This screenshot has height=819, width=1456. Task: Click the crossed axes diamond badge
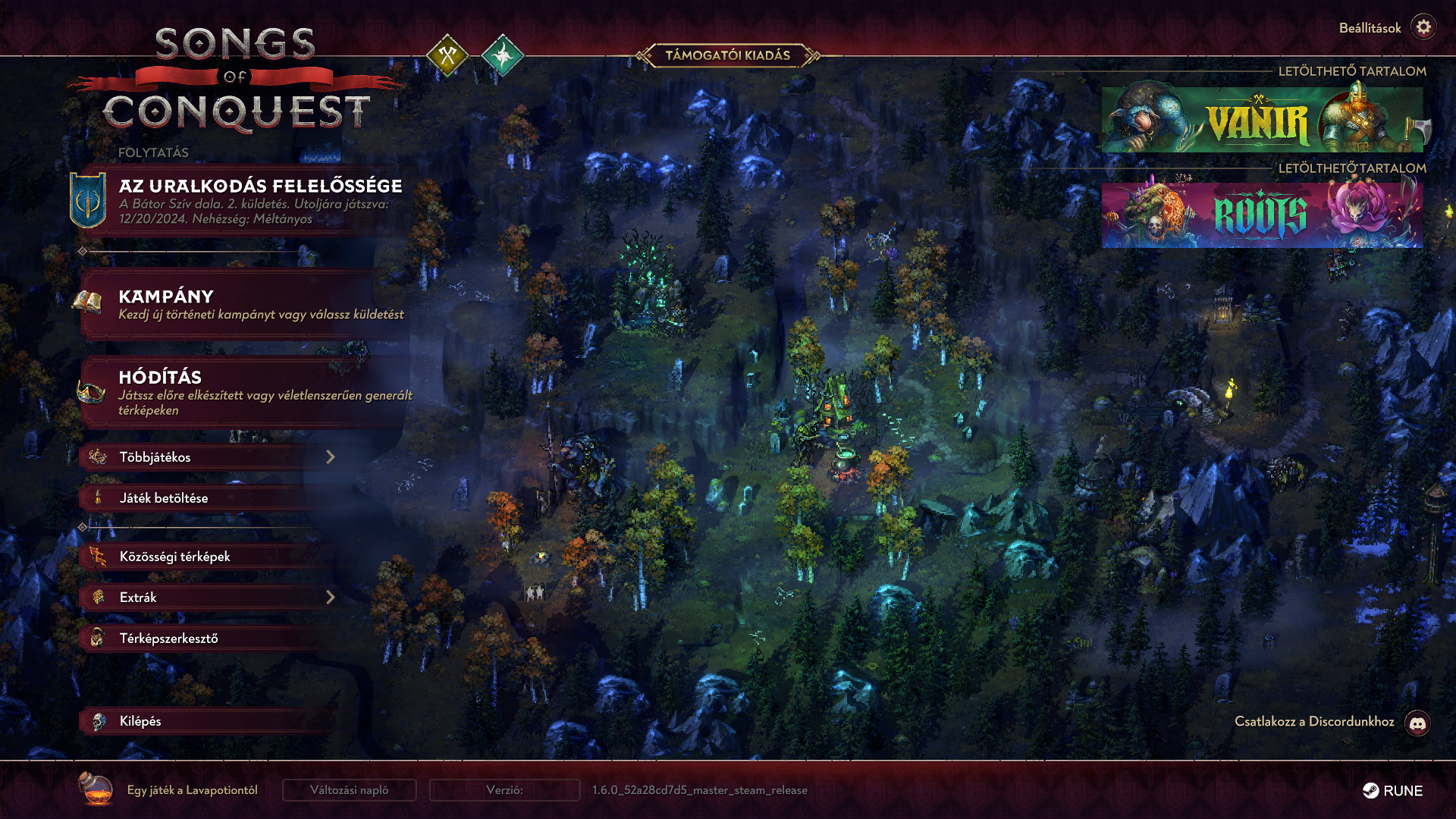click(x=447, y=55)
